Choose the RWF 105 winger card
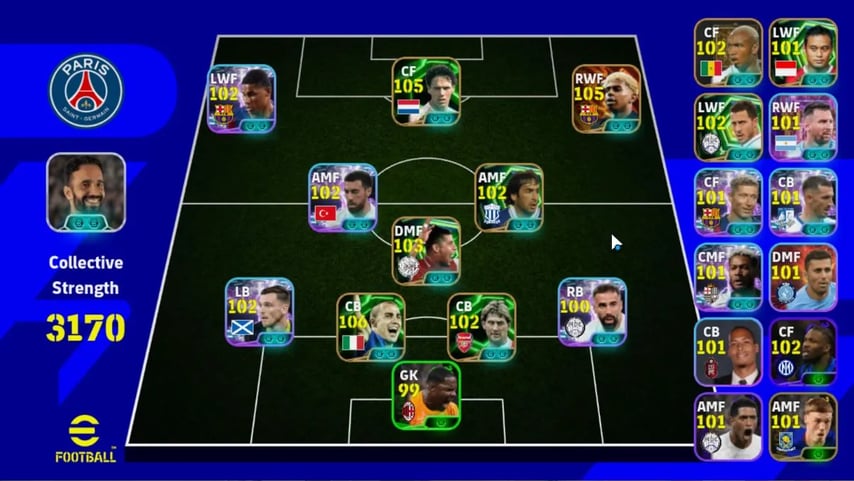This screenshot has width=854, height=481. pyautogui.click(x=606, y=98)
